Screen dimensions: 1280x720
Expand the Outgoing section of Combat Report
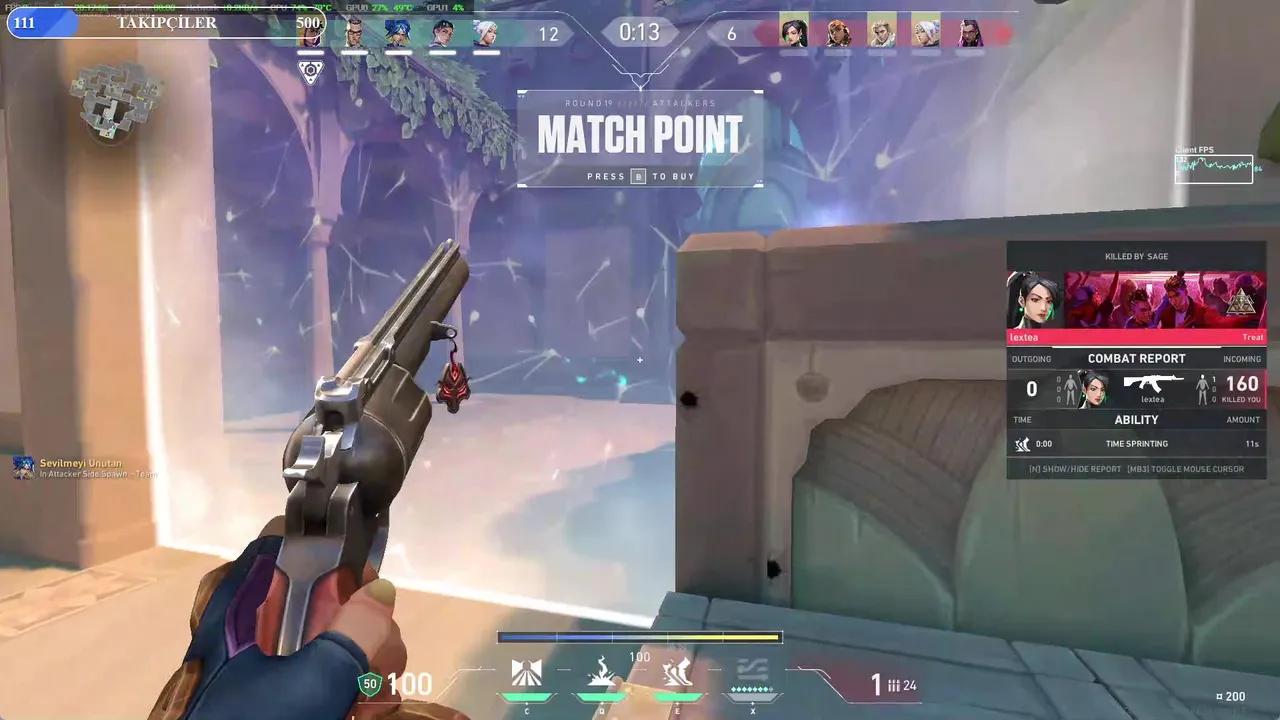click(1032, 359)
